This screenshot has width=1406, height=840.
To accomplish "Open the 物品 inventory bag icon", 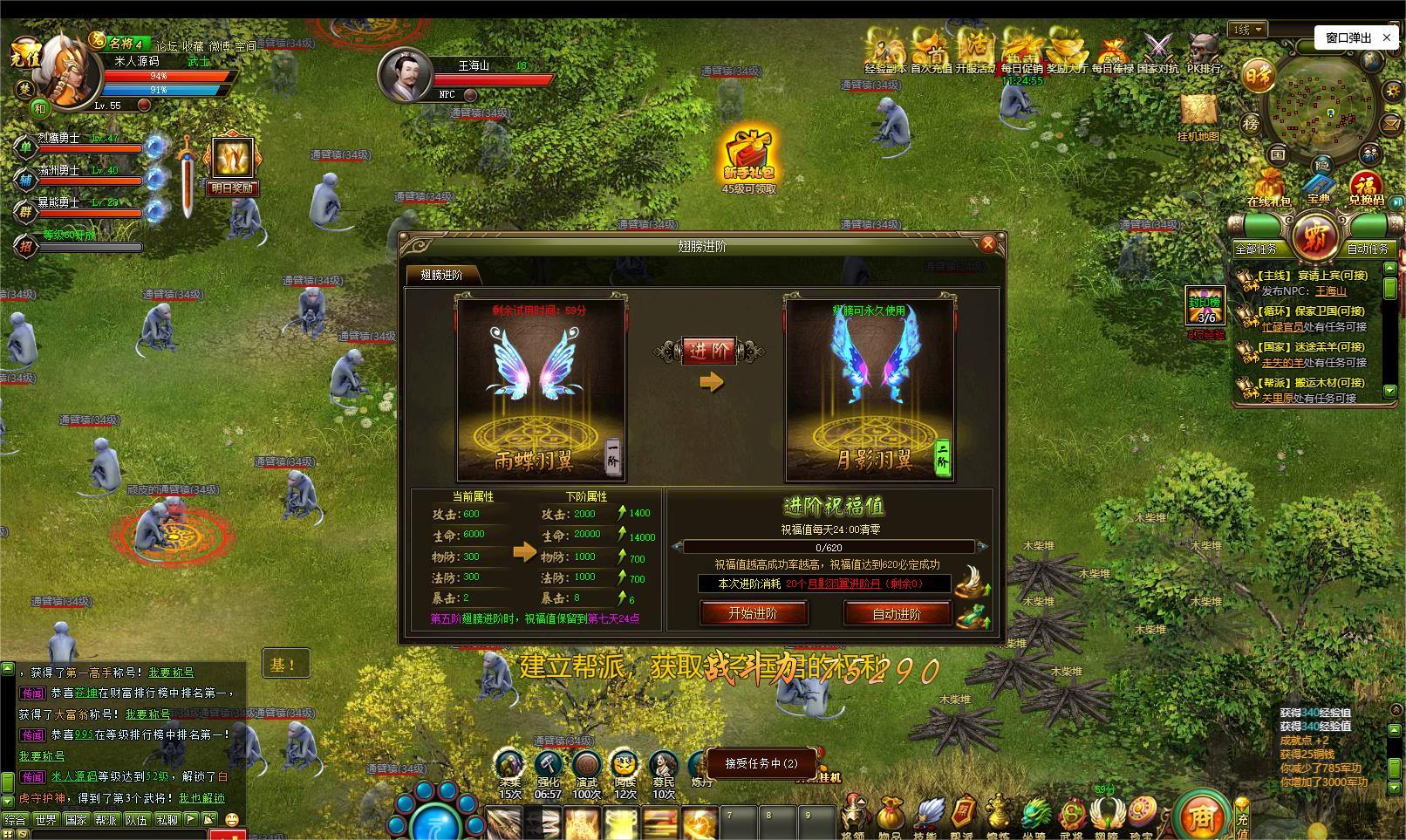I will point(889,815).
